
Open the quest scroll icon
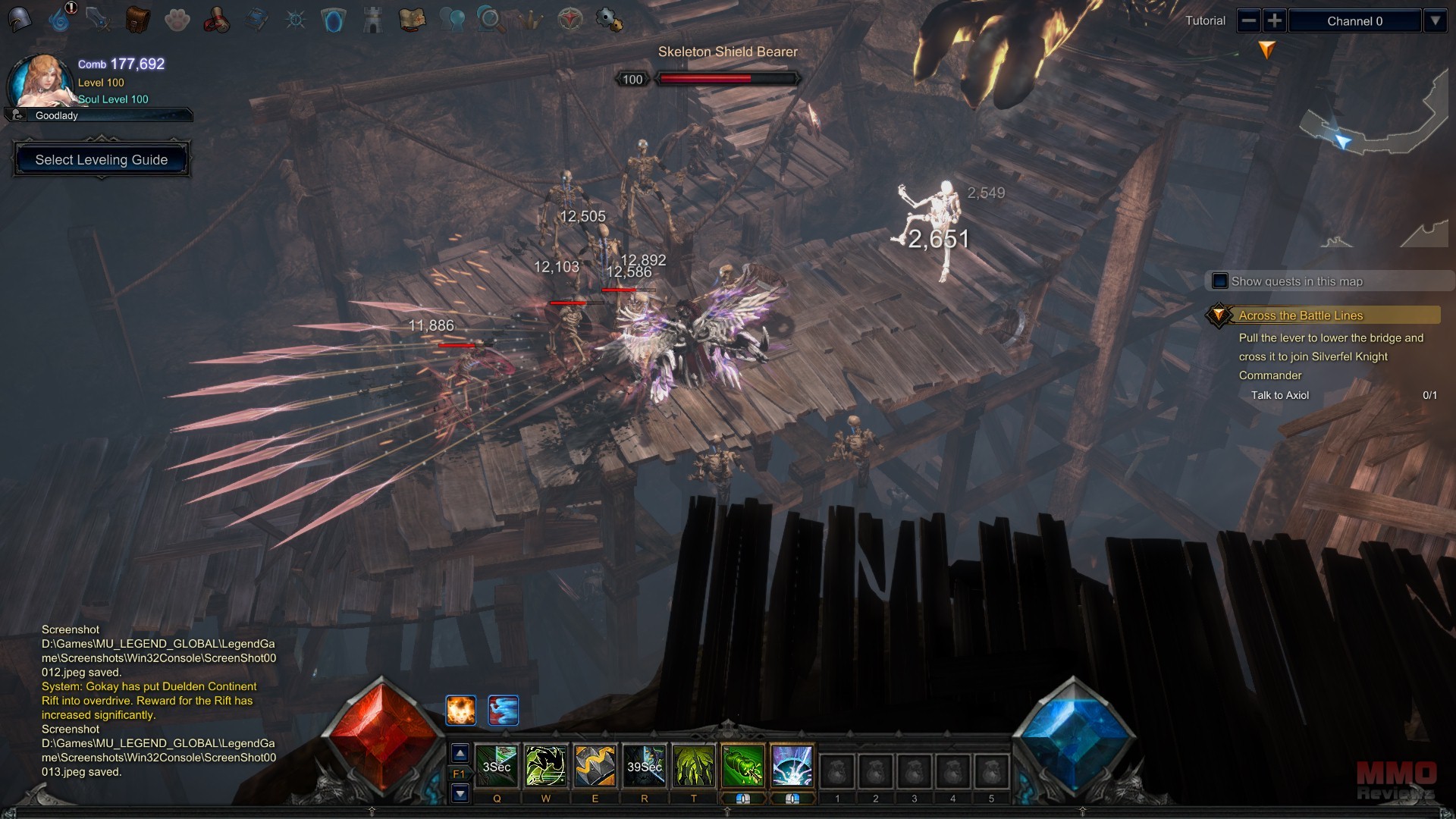pyautogui.click(x=218, y=19)
